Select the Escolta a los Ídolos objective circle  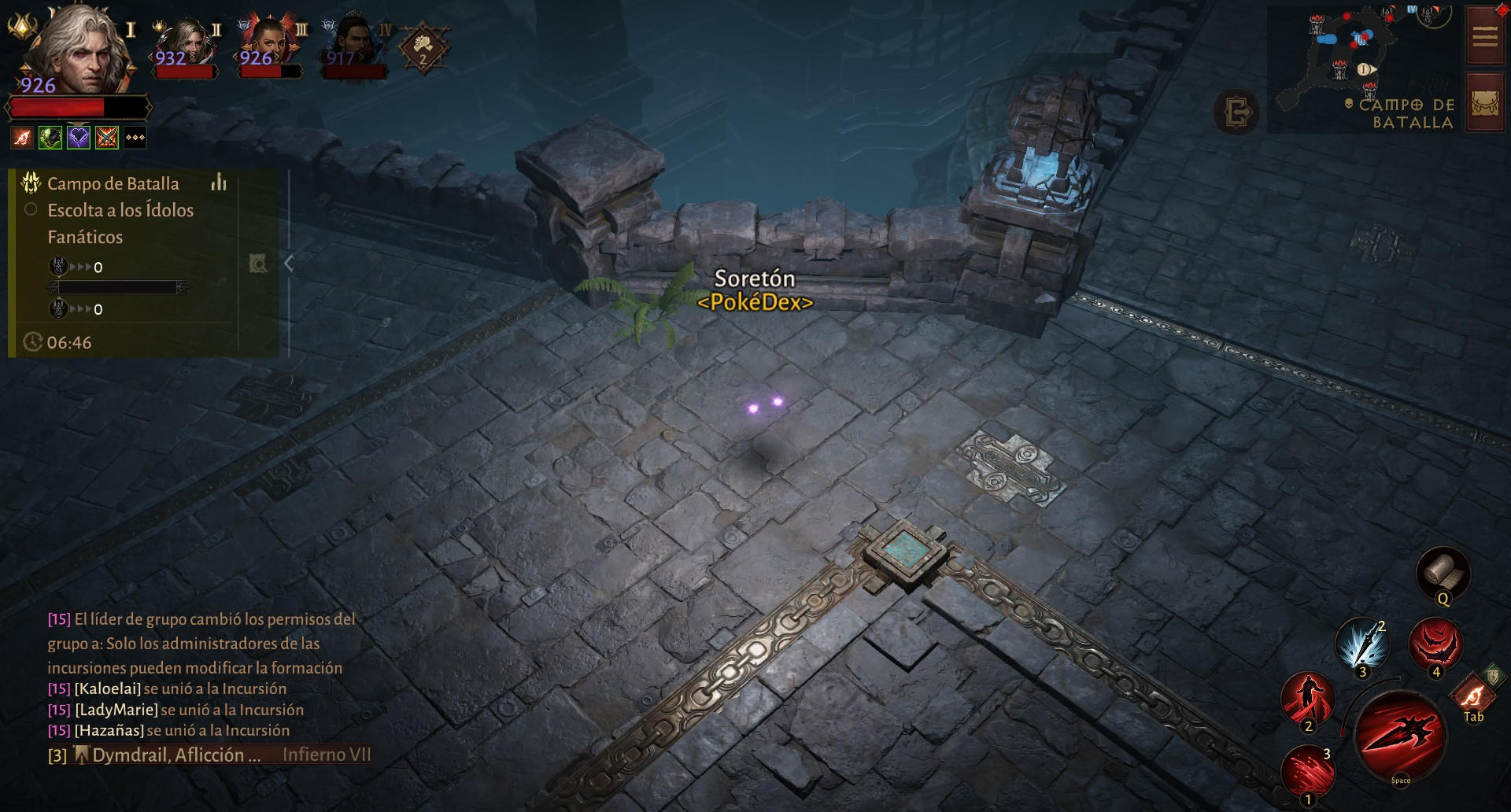point(31,209)
